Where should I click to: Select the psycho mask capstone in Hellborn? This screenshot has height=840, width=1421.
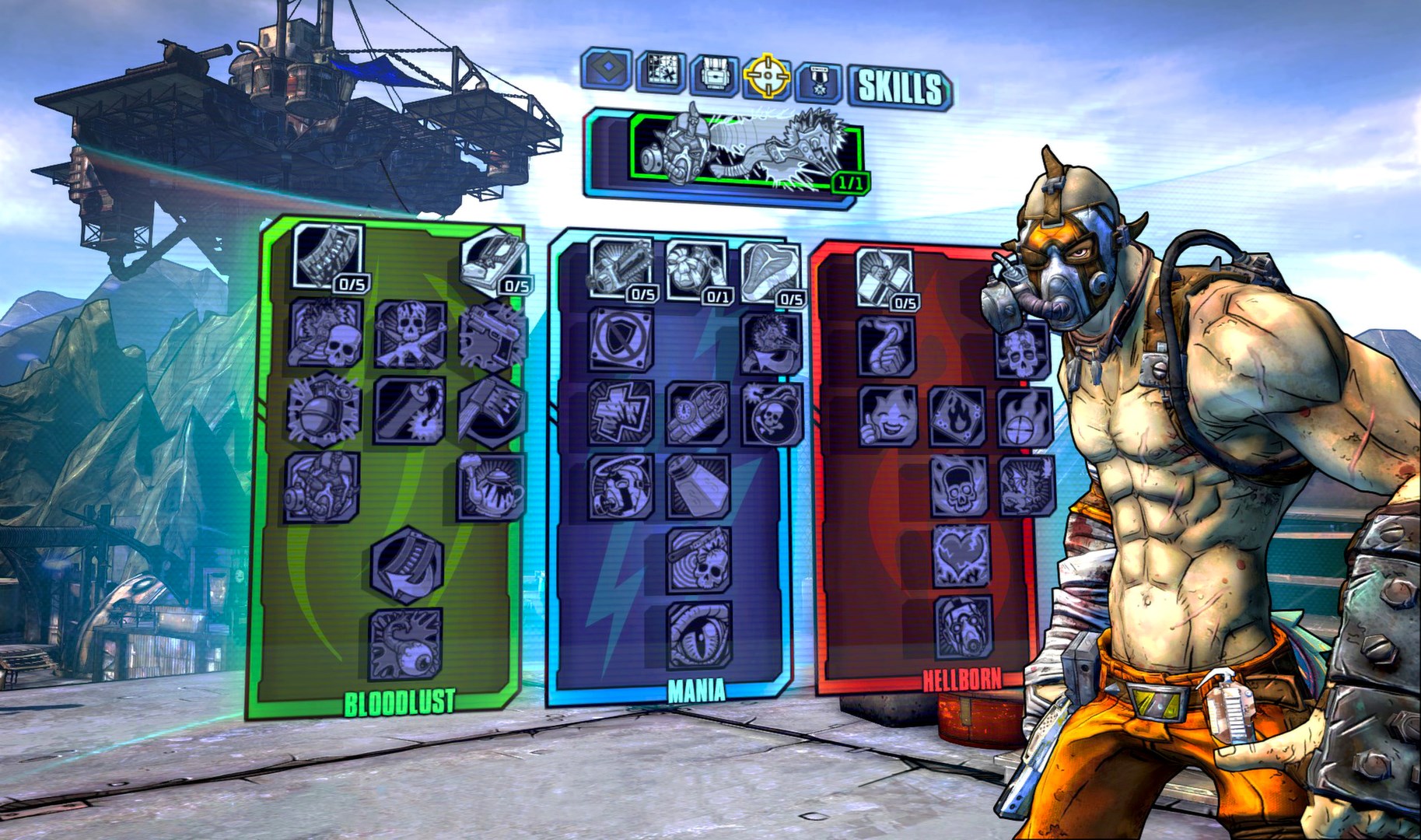[963, 628]
